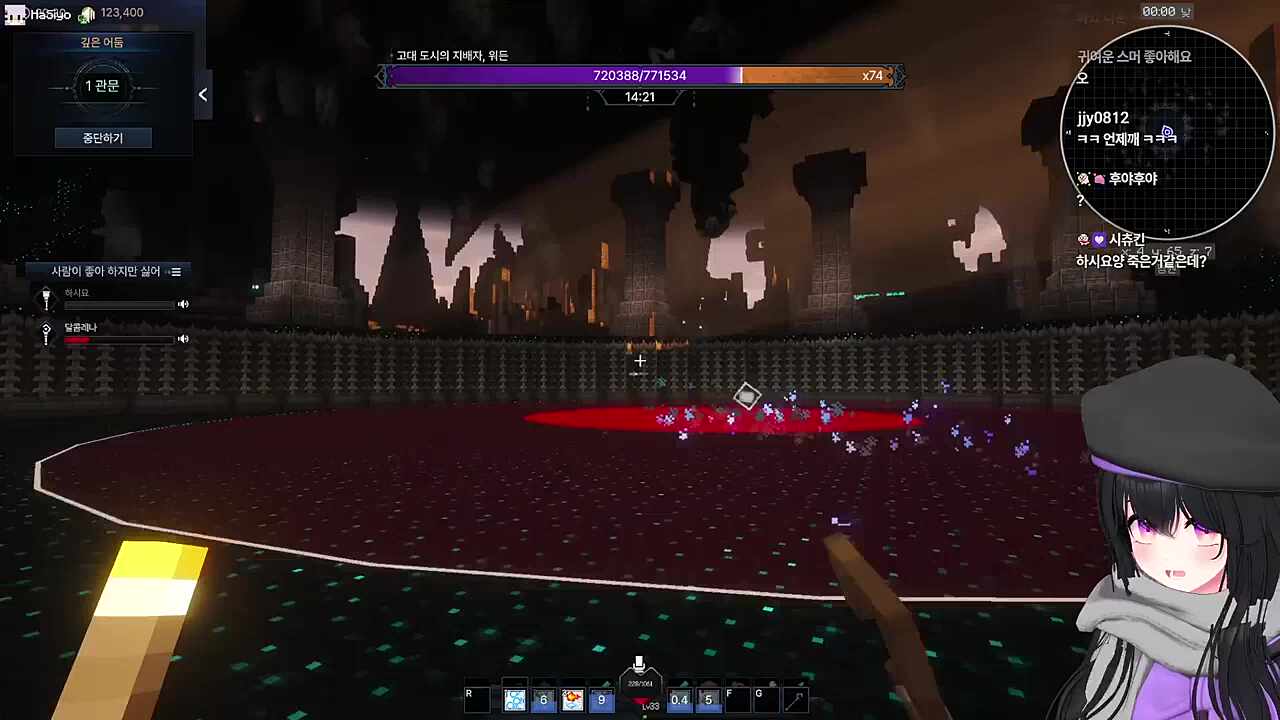Screen dimensions: 1280x720
Task: Select the blue bubbles skill slot
Action: coord(515,700)
